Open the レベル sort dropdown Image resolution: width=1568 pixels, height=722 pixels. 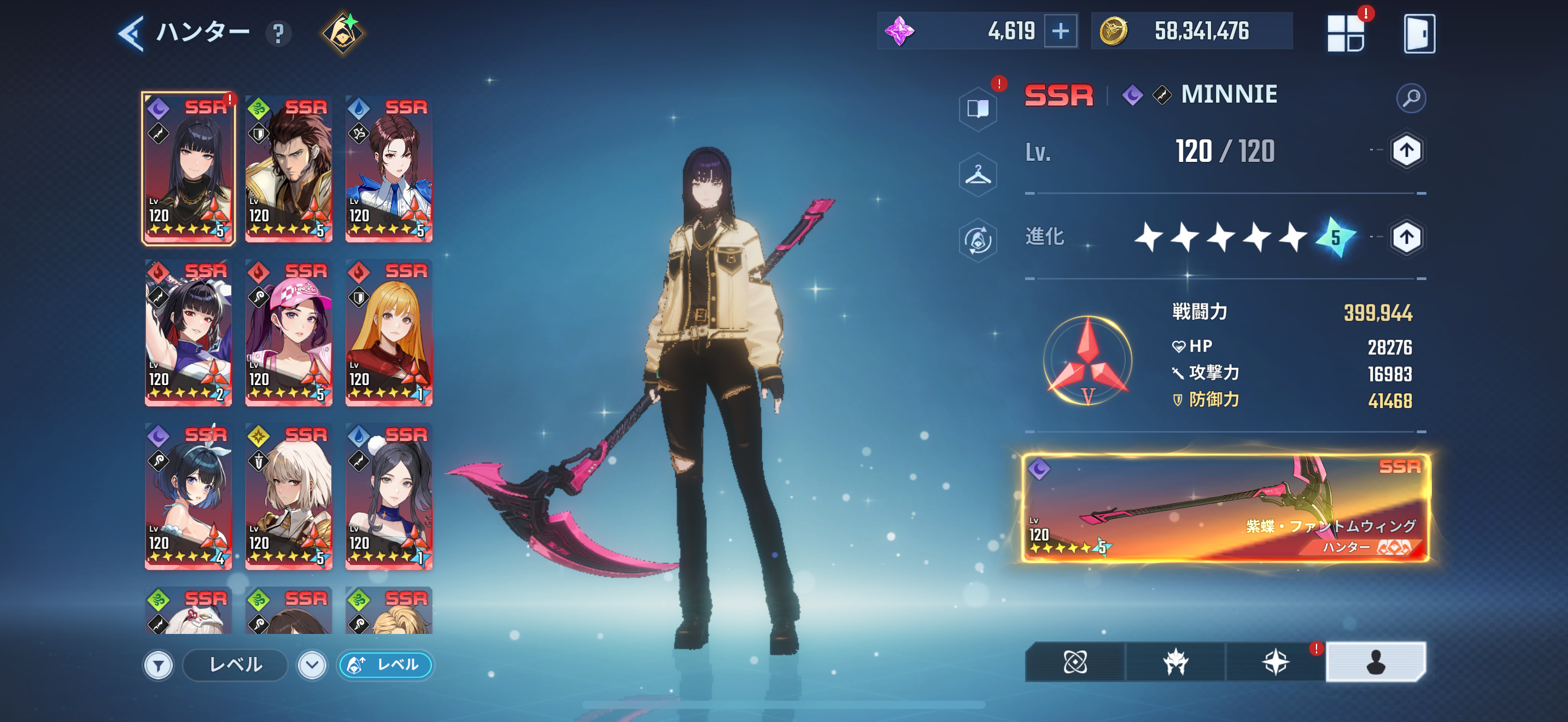pyautogui.click(x=312, y=665)
